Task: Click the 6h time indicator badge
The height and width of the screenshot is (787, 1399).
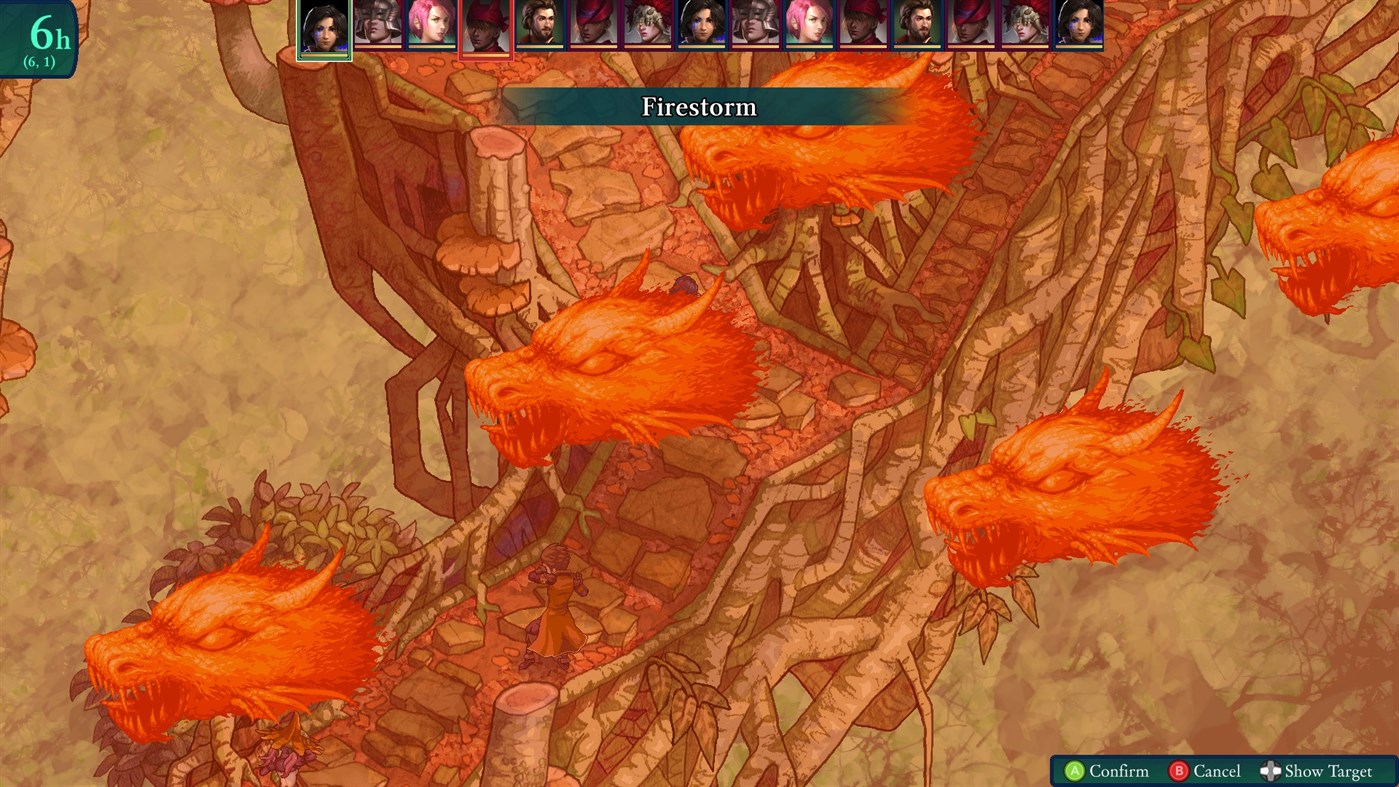Action: tap(40, 36)
